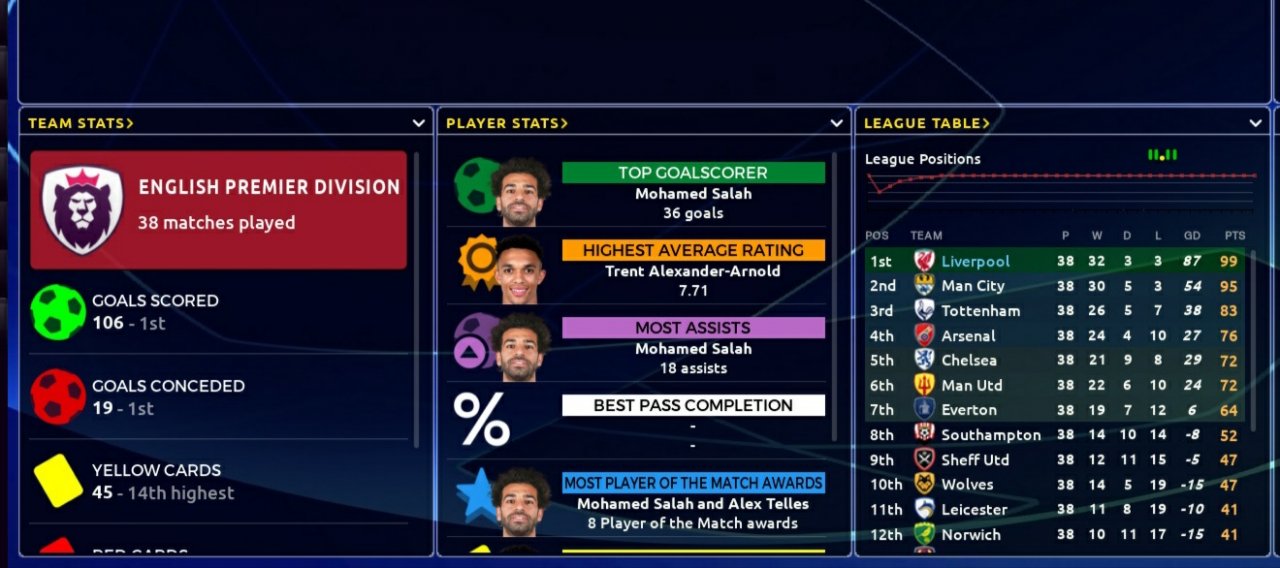This screenshot has height=568, width=1280.
Task: Open Liverpool in the league table
Action: tap(975, 261)
